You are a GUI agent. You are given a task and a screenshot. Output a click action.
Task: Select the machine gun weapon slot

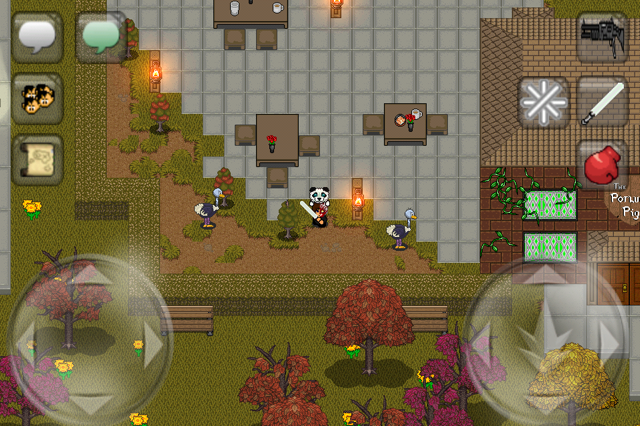pyautogui.click(x=602, y=38)
